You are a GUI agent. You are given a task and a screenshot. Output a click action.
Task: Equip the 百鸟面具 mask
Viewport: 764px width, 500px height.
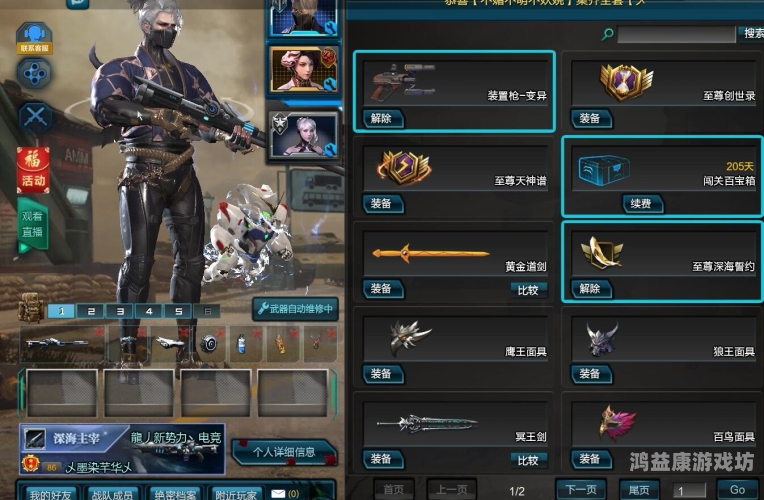[x=590, y=460]
